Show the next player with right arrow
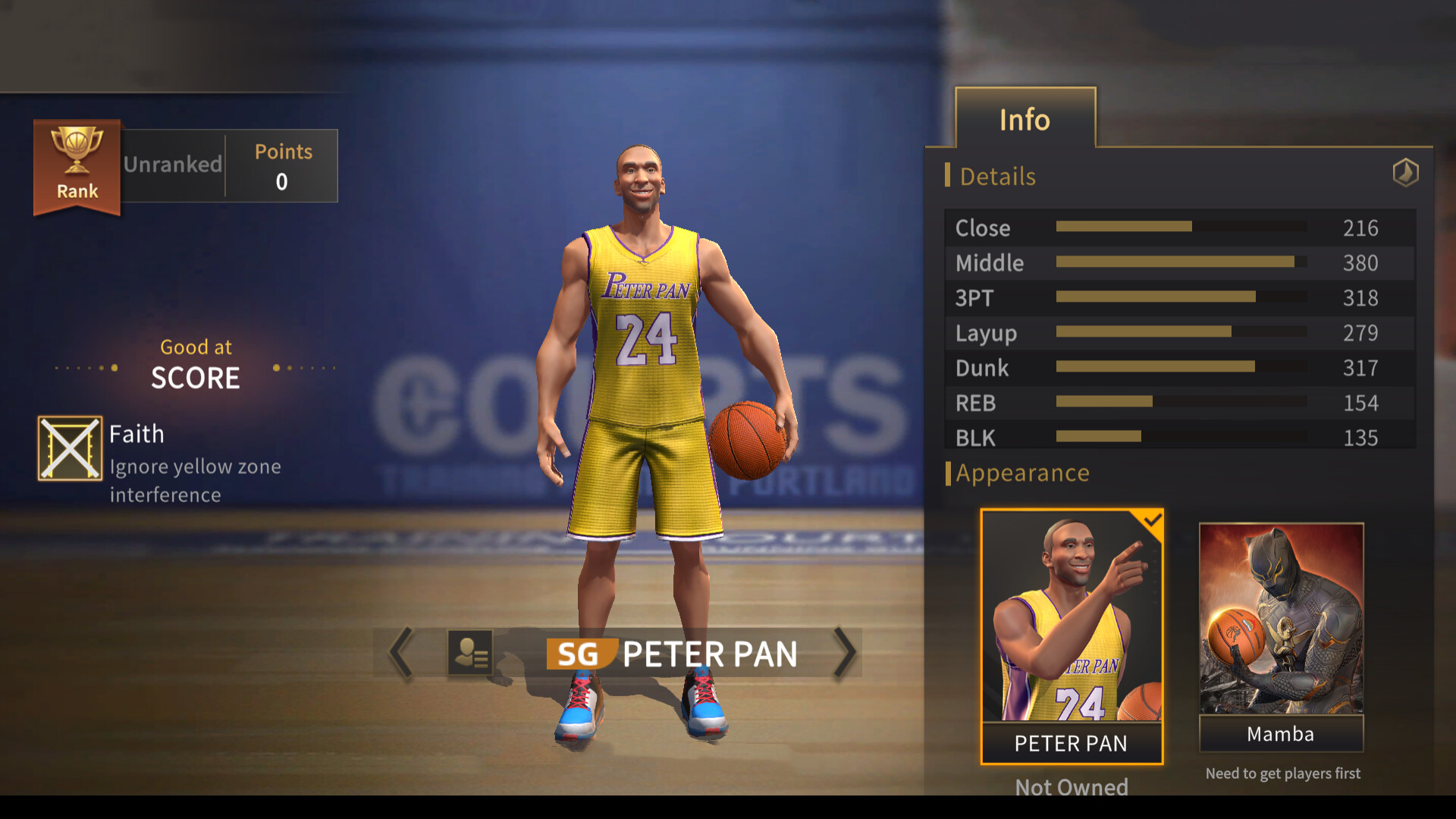The width and height of the screenshot is (1456, 819). 844,652
